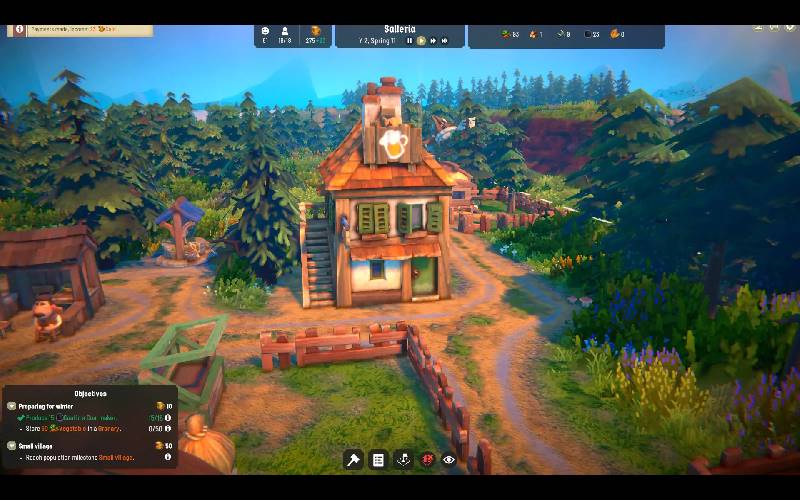Switch to fastest game speed
This screenshot has height=500, width=800.
[444, 41]
